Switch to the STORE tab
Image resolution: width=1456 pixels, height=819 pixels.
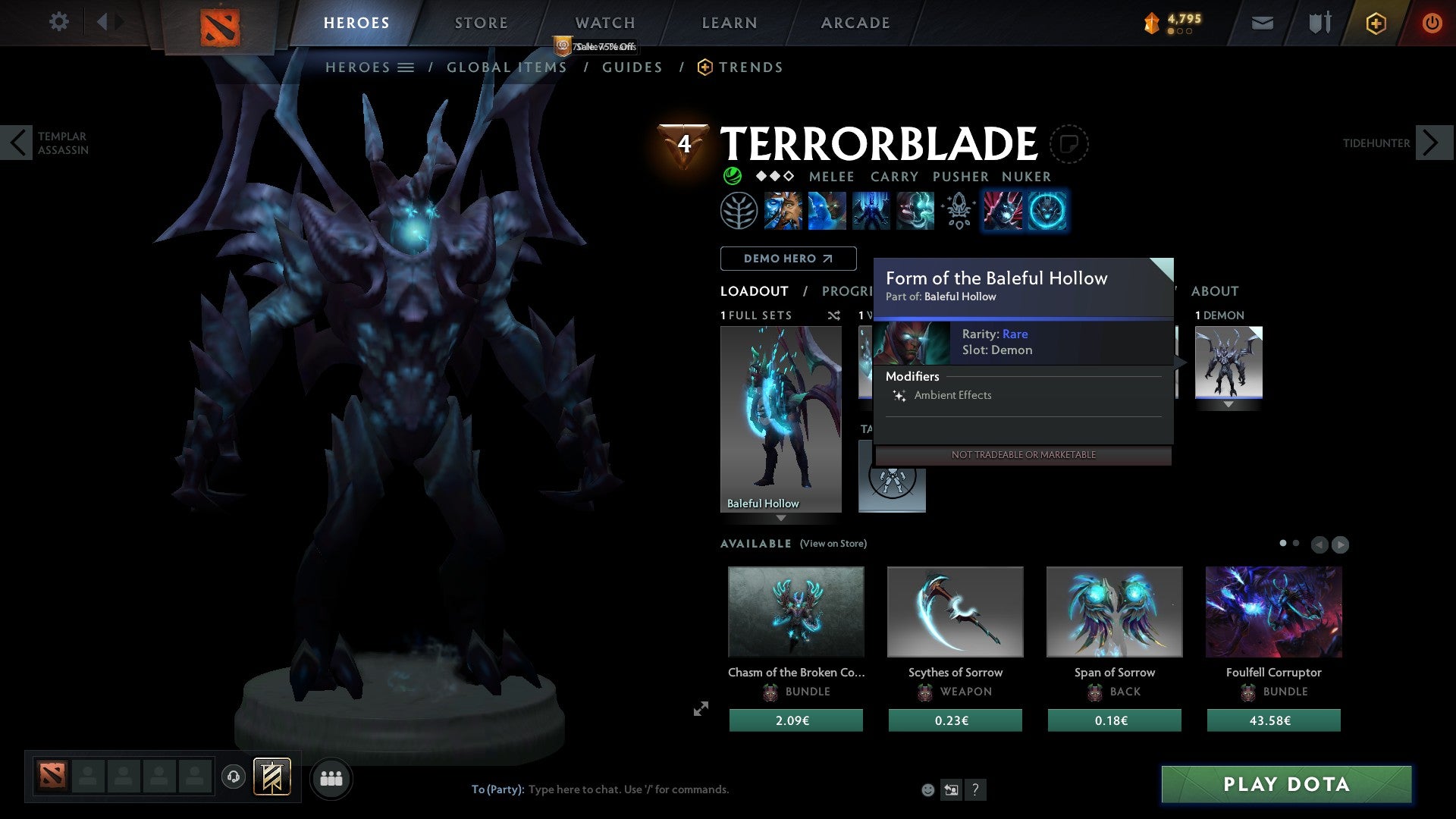(x=481, y=23)
